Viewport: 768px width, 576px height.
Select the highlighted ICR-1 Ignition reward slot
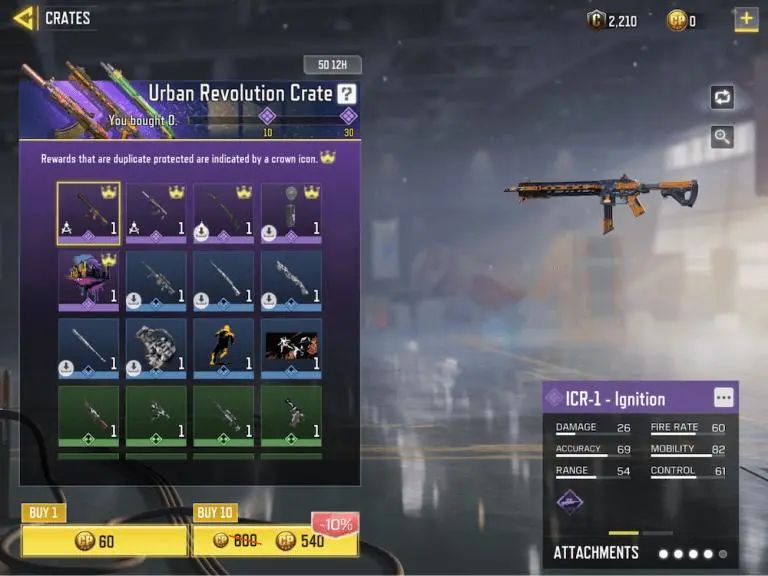88,213
